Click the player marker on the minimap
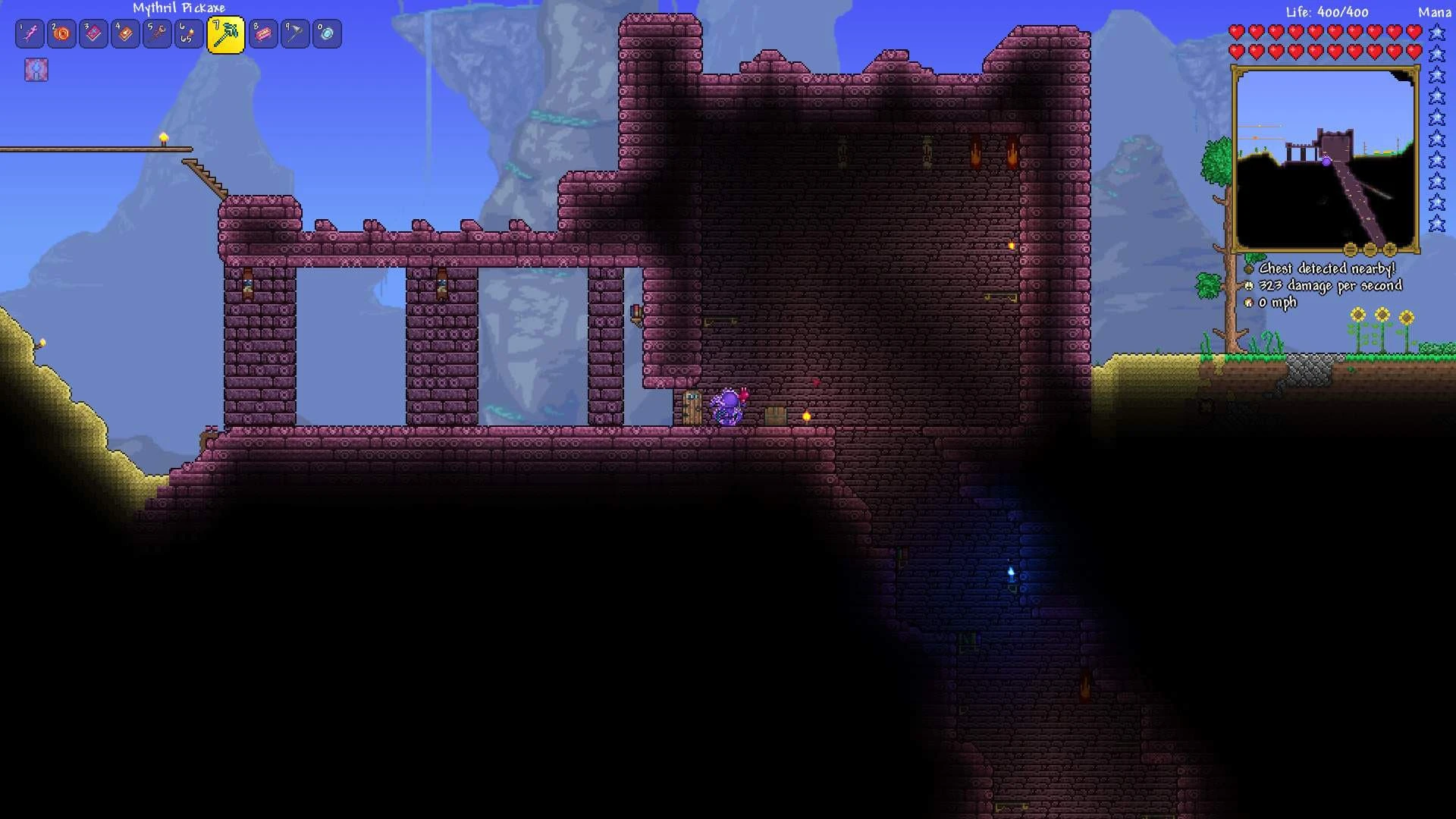Viewport: 1456px width, 819px height. [x=1326, y=161]
